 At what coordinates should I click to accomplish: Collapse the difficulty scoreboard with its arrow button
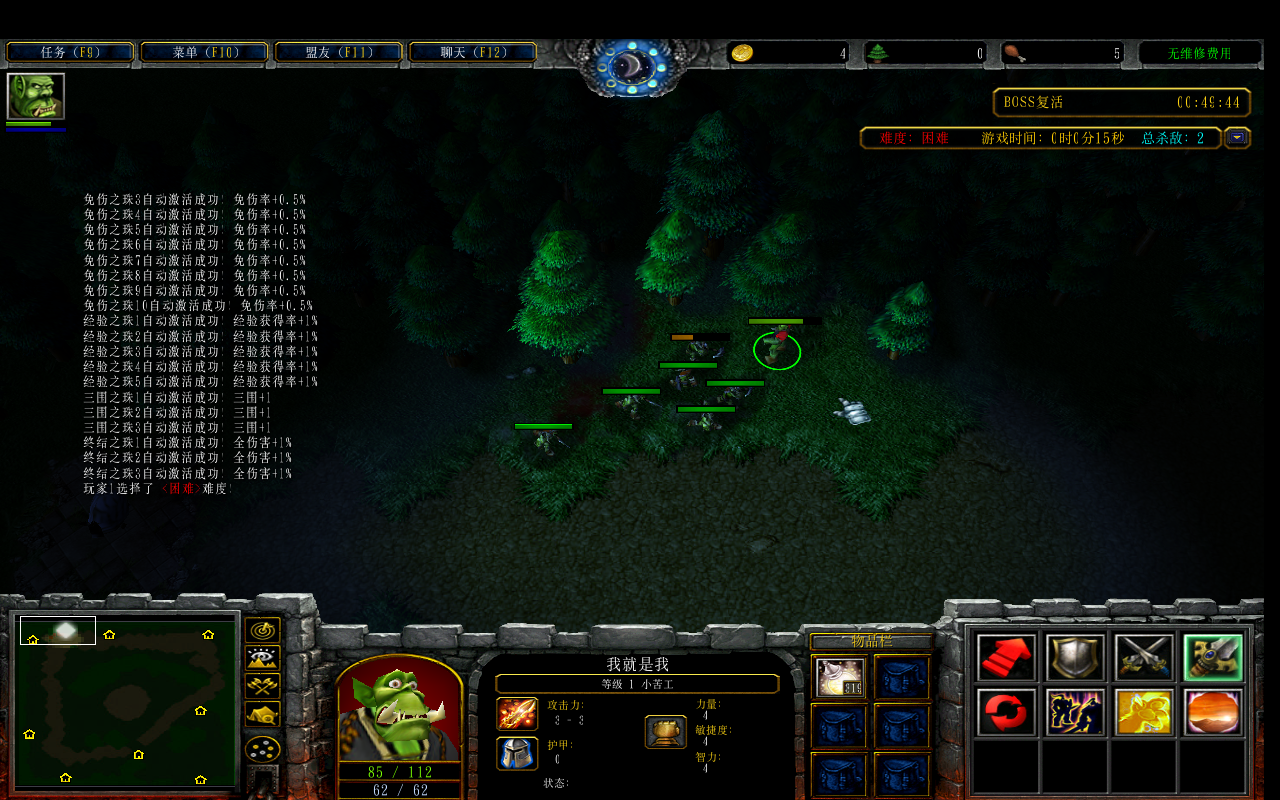pos(1238,138)
